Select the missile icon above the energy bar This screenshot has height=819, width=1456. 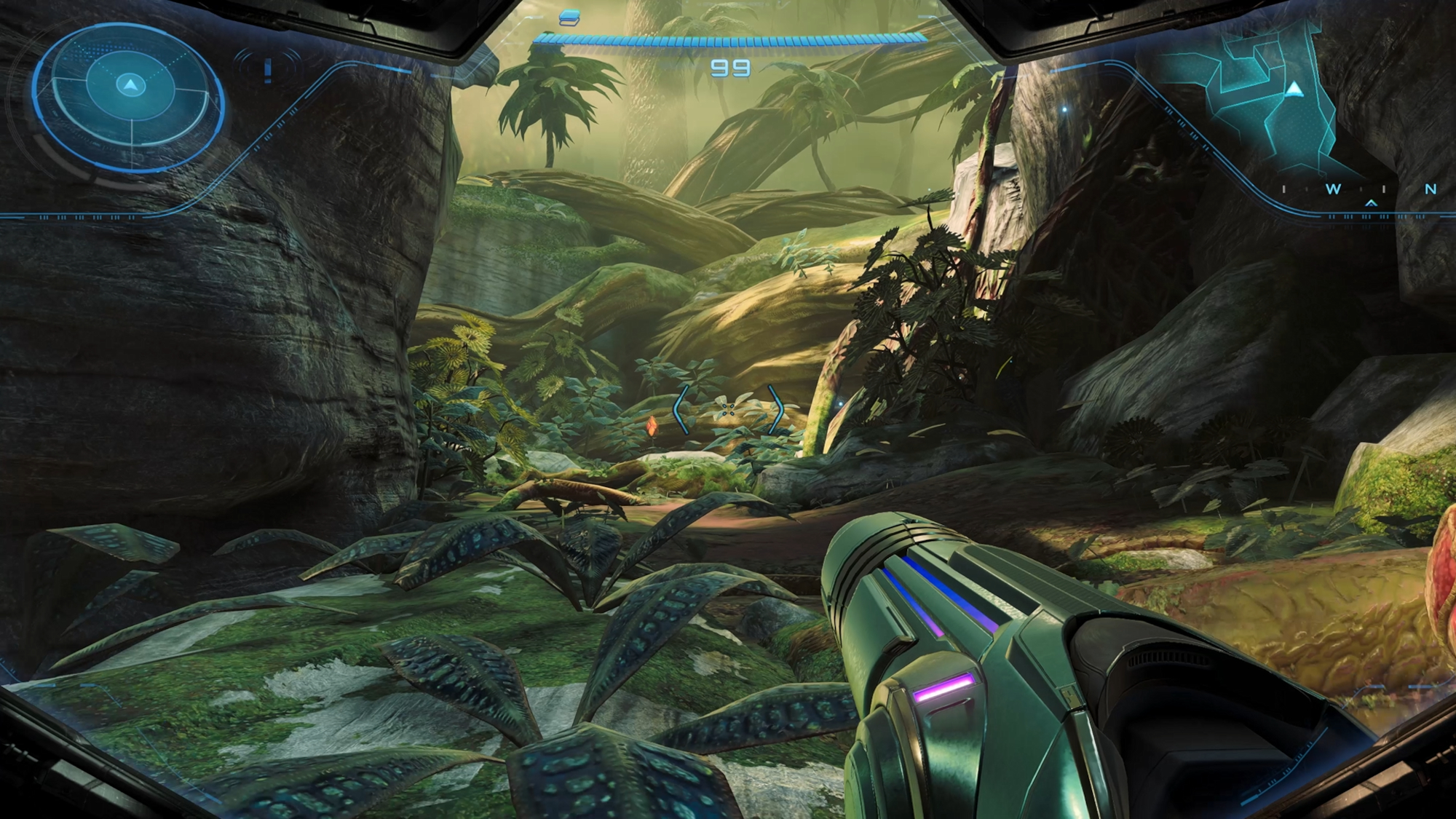(x=570, y=16)
